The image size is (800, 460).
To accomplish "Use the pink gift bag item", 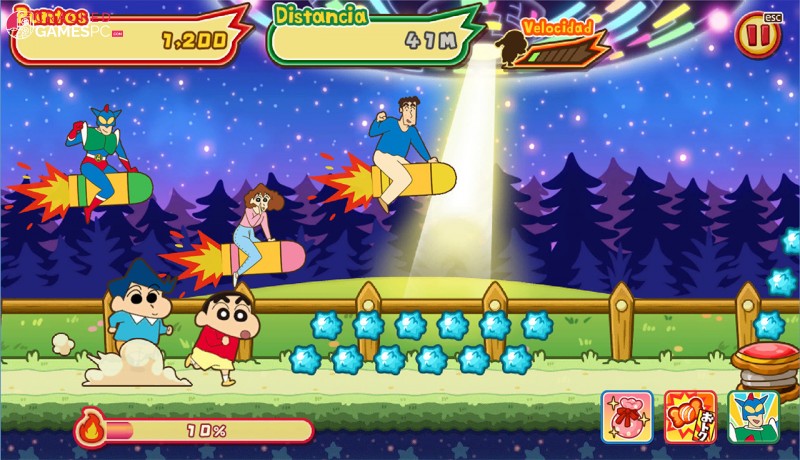I will pos(627,416).
